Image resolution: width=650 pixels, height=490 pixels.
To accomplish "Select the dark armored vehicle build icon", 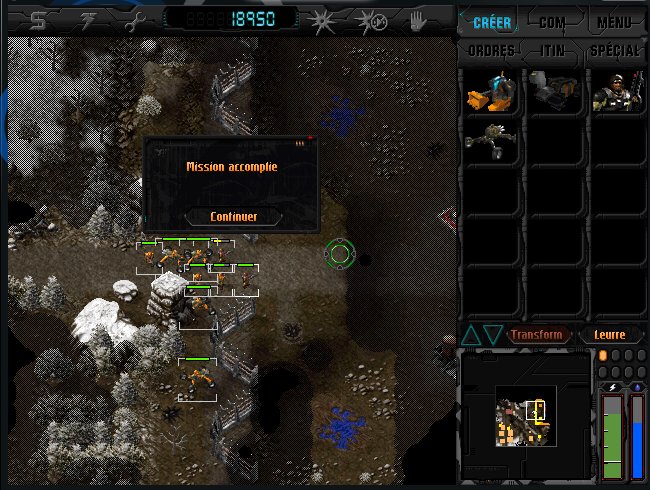I will (x=553, y=92).
